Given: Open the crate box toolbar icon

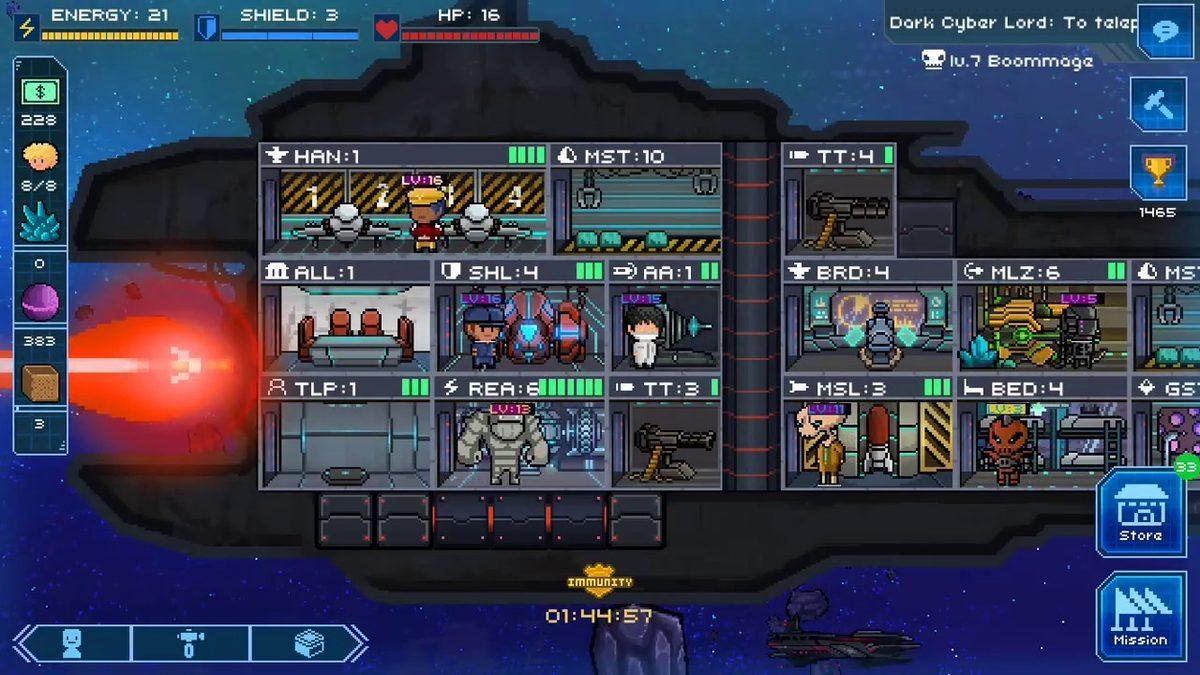Looking at the screenshot, I should (x=308, y=644).
